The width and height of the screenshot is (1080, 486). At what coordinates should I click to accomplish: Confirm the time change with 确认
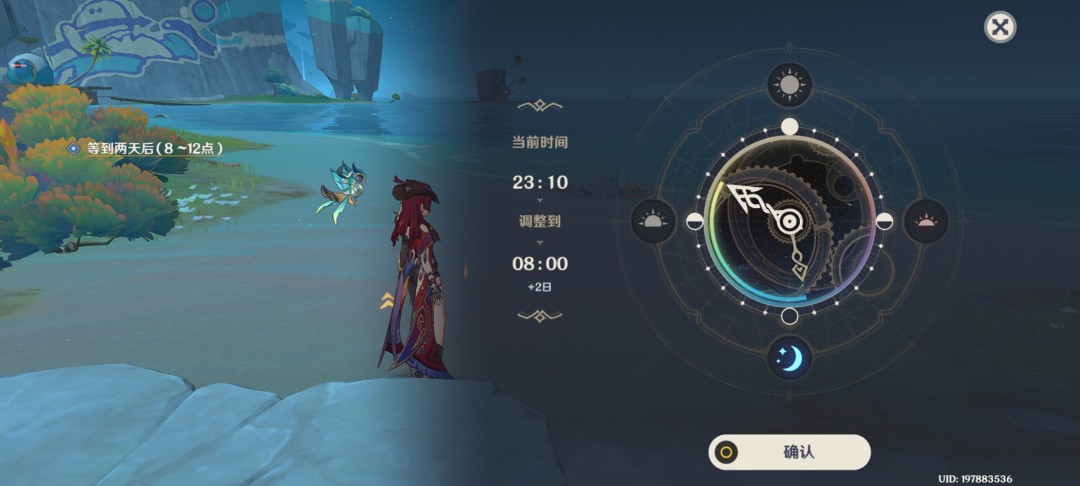click(789, 452)
